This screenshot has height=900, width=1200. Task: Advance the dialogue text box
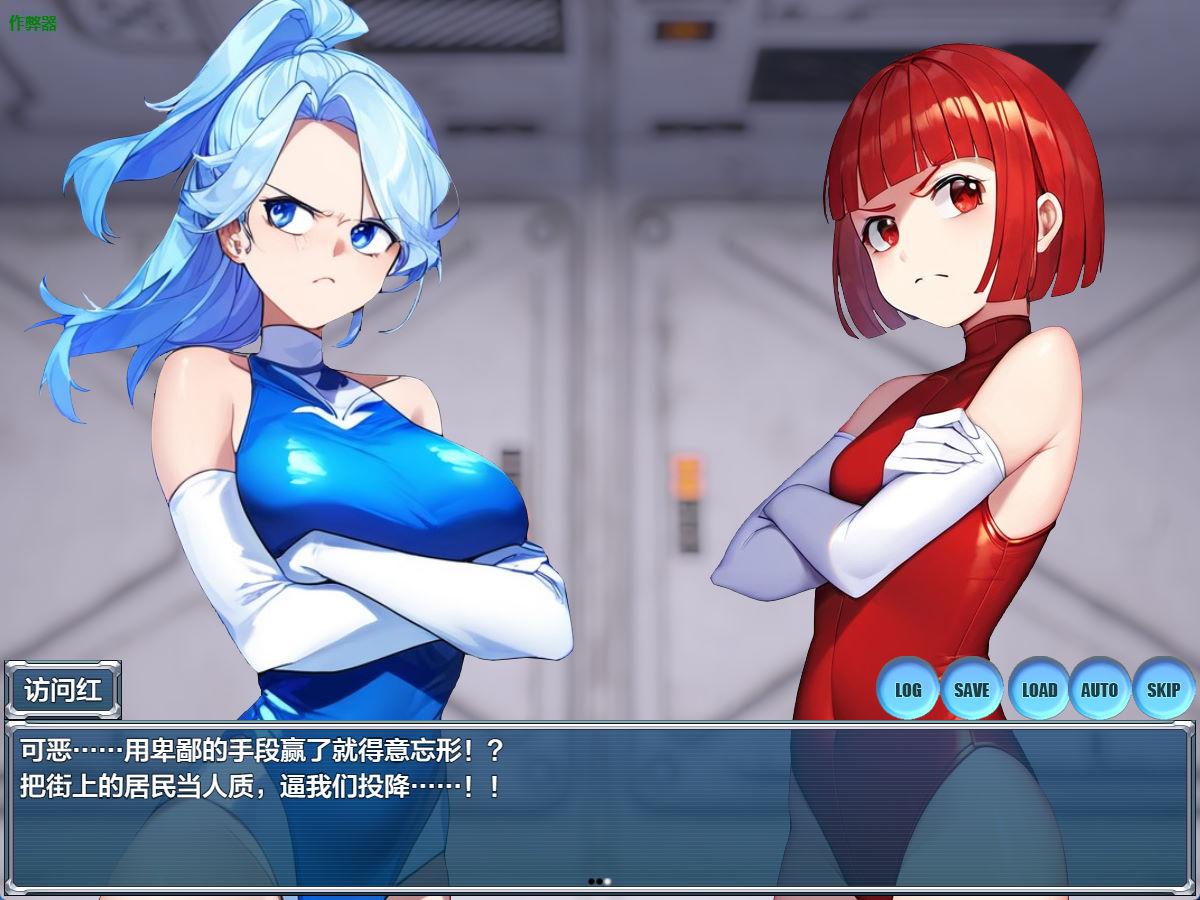coord(600,810)
